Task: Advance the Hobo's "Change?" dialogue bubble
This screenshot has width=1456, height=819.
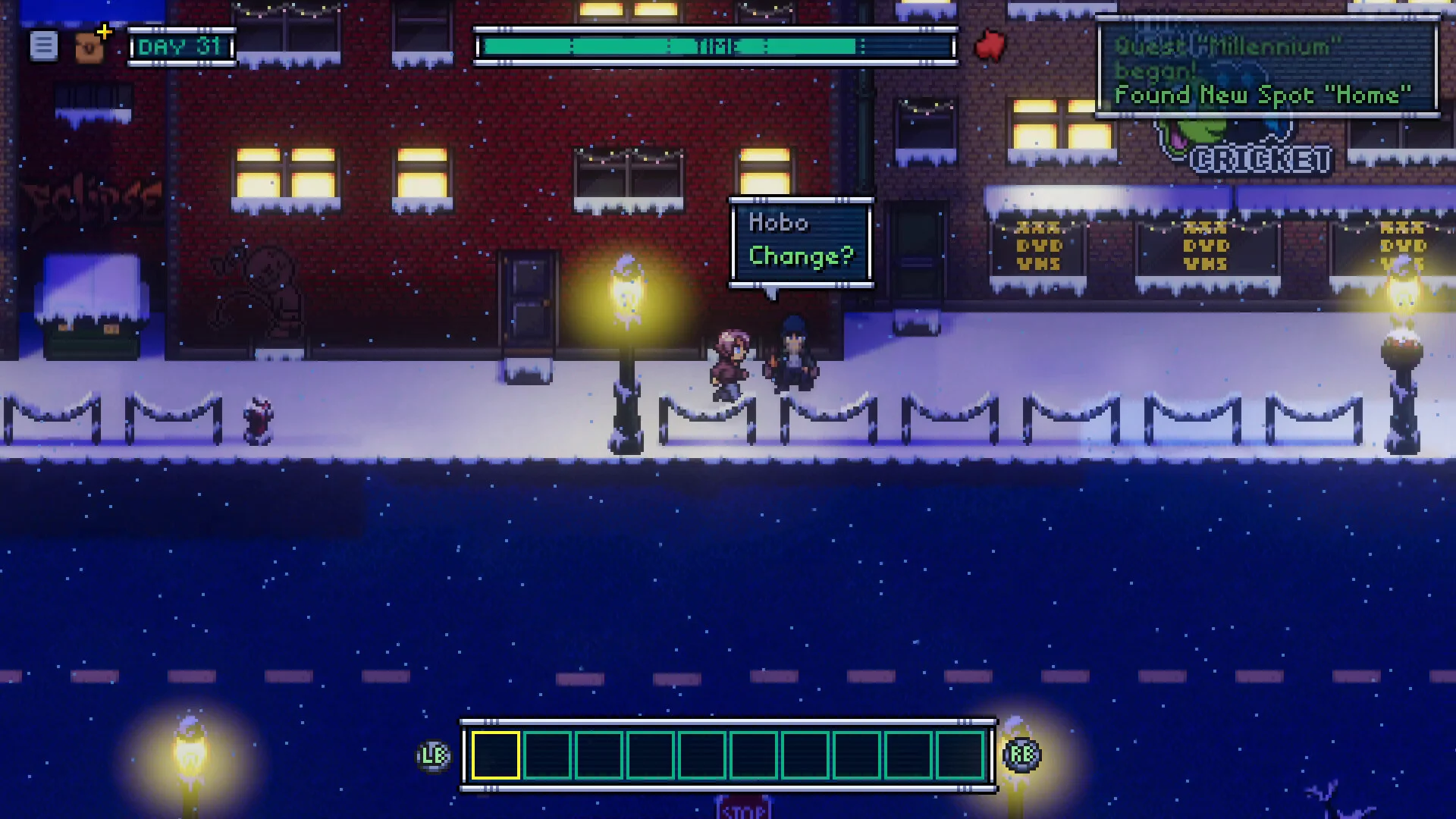Action: click(801, 241)
